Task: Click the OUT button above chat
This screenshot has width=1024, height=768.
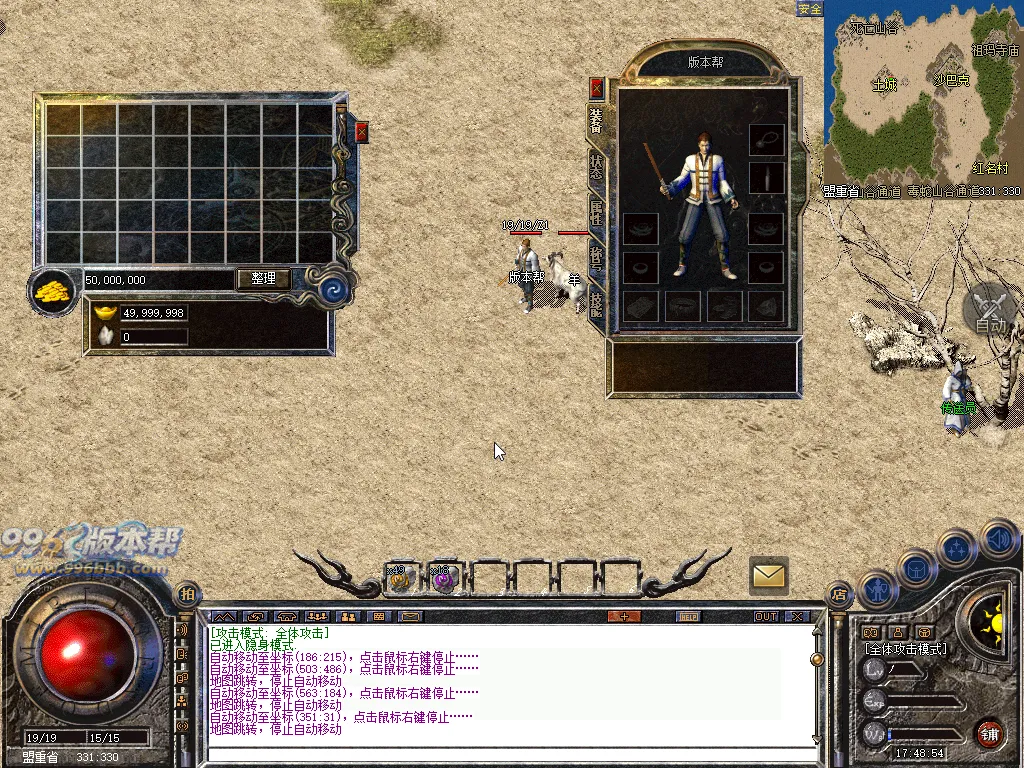Action: pos(766,616)
